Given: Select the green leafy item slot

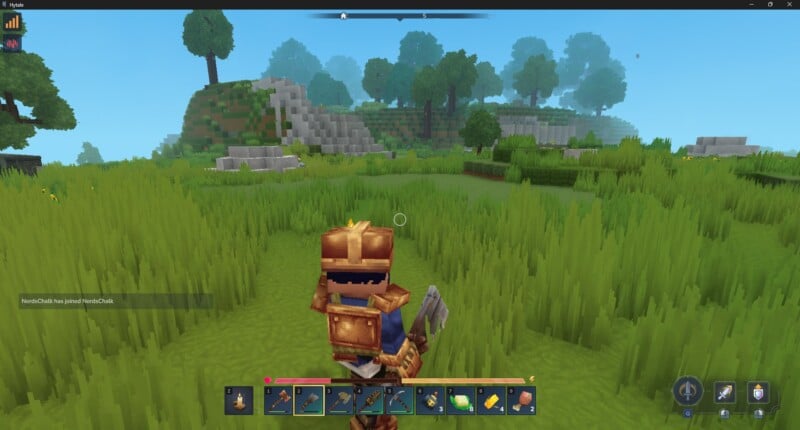Looking at the screenshot, I should (461, 401).
